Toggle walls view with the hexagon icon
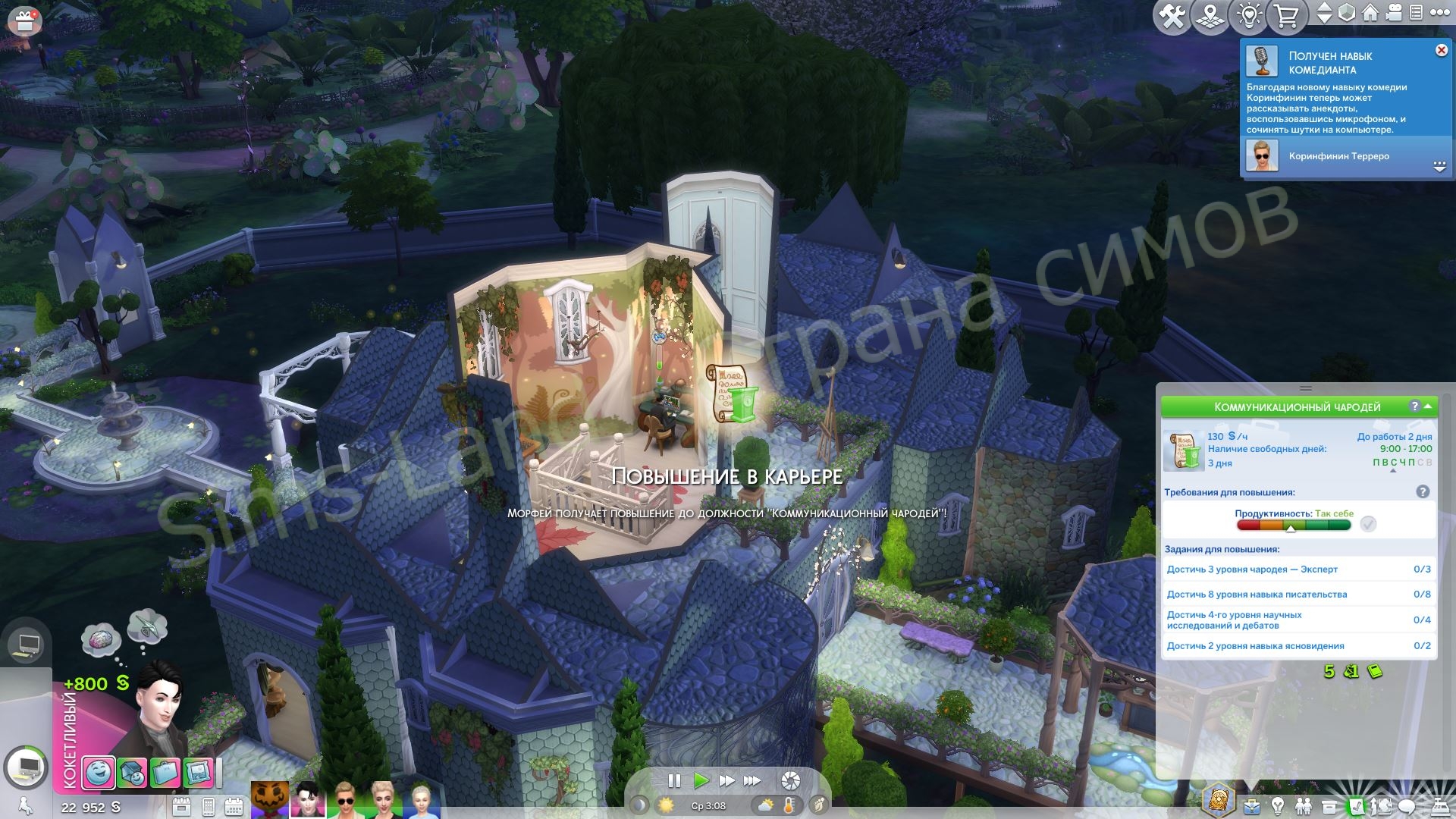 tap(1346, 13)
